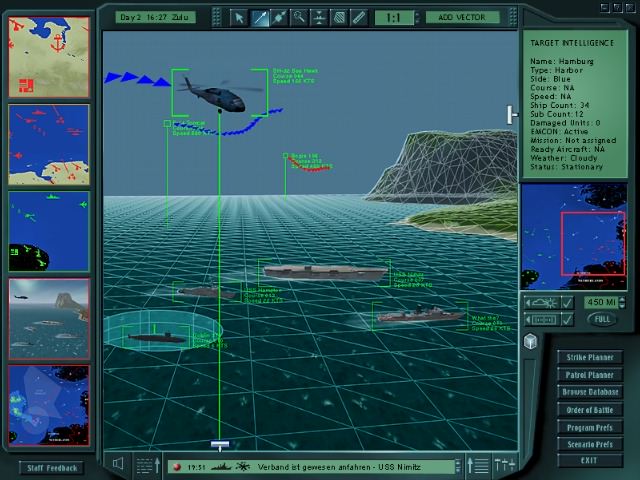Show the Order of Battle

tap(589, 410)
